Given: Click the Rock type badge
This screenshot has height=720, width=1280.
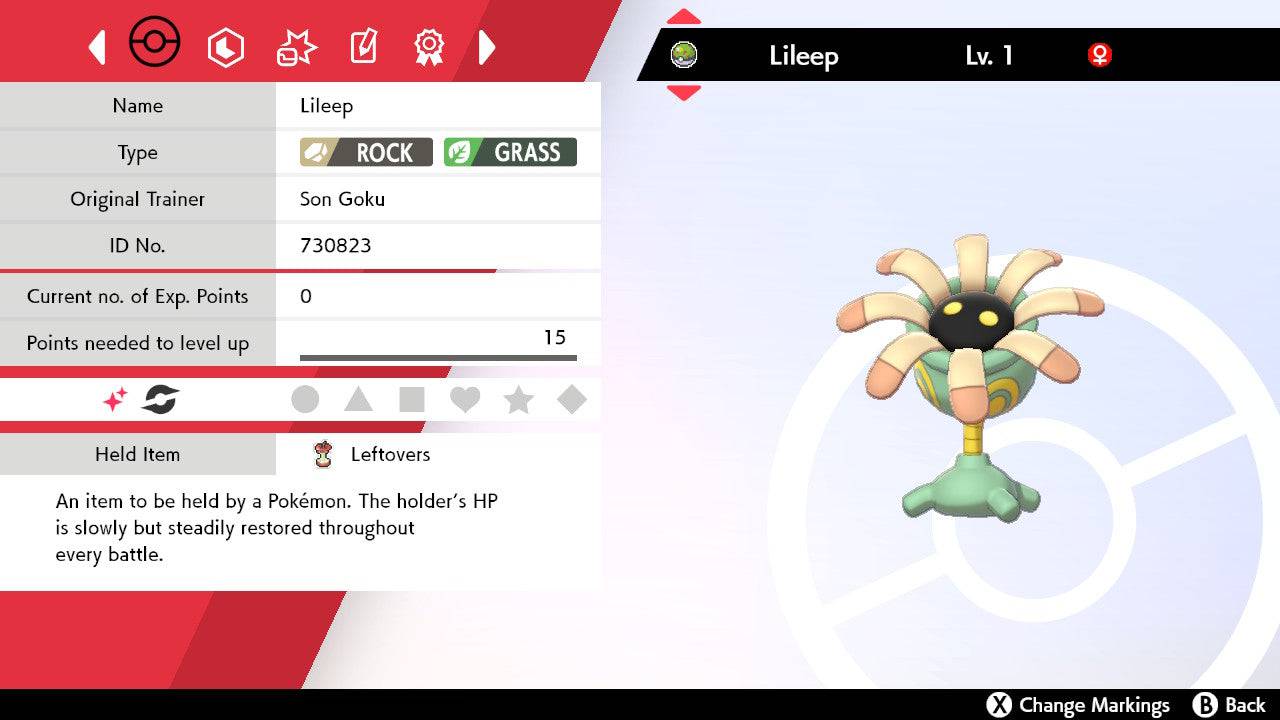Looking at the screenshot, I should click(366, 152).
